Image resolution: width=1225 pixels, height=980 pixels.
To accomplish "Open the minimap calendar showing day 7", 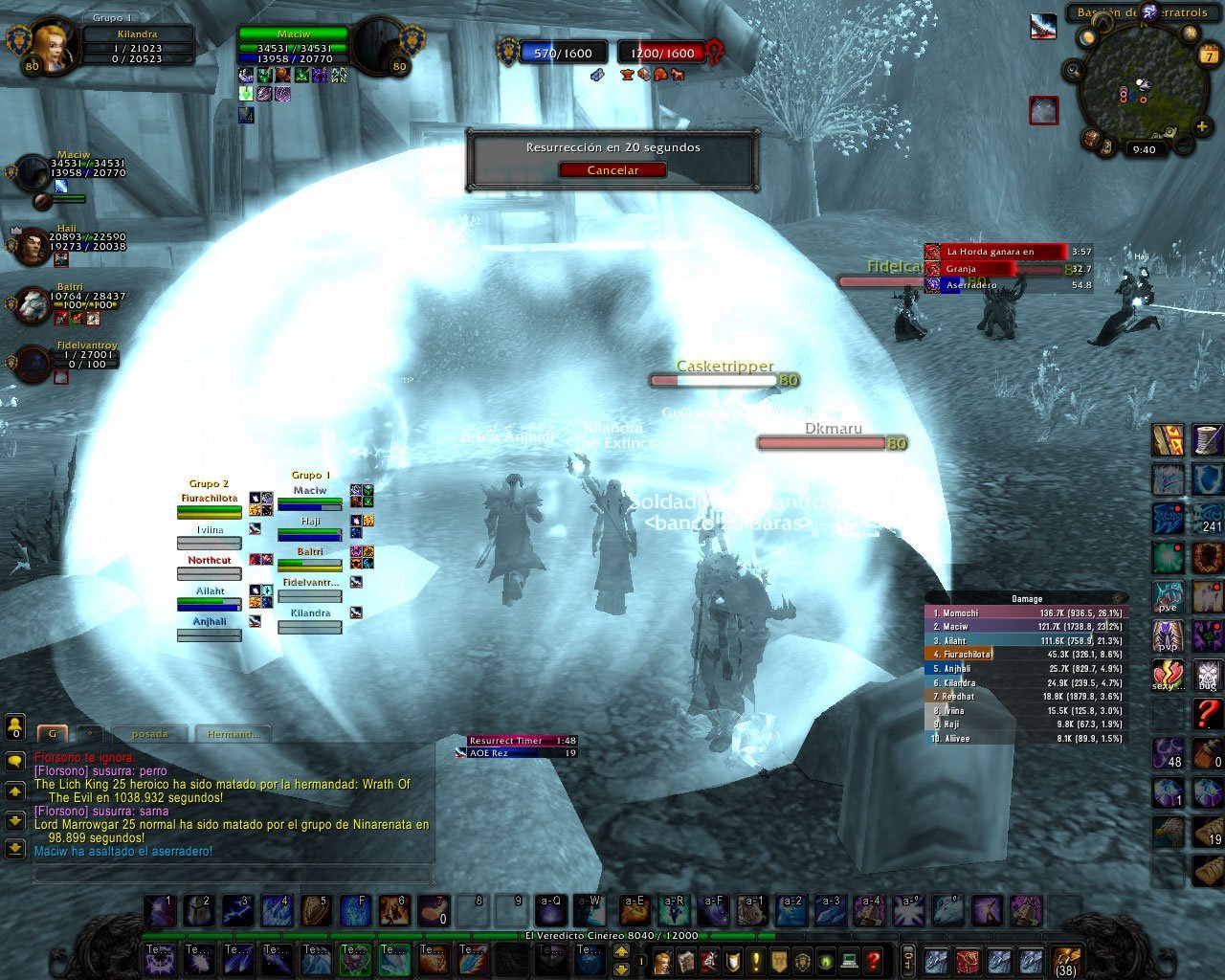I will tap(1207, 56).
